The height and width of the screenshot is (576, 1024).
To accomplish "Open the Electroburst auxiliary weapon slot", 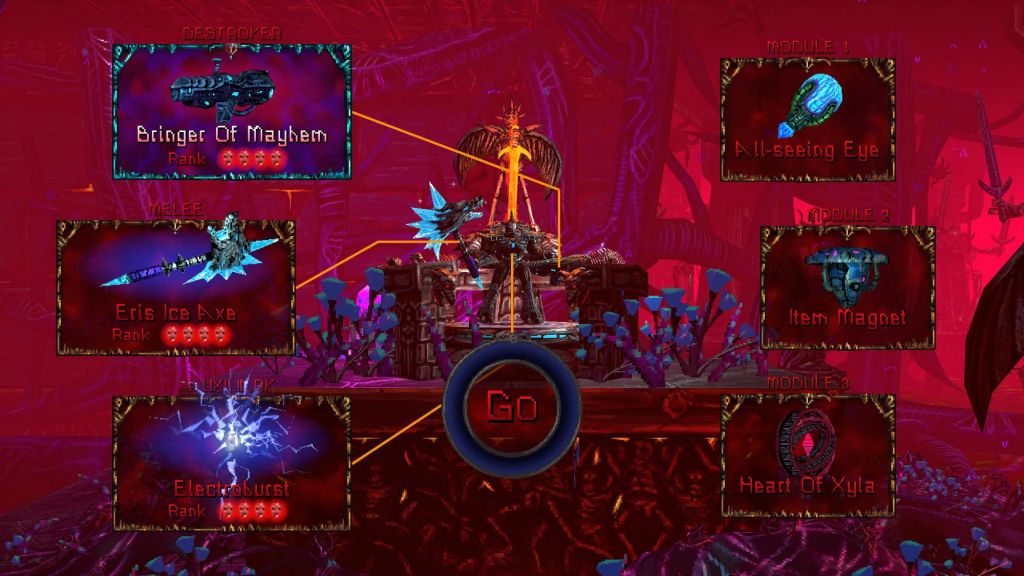I will point(231,462).
